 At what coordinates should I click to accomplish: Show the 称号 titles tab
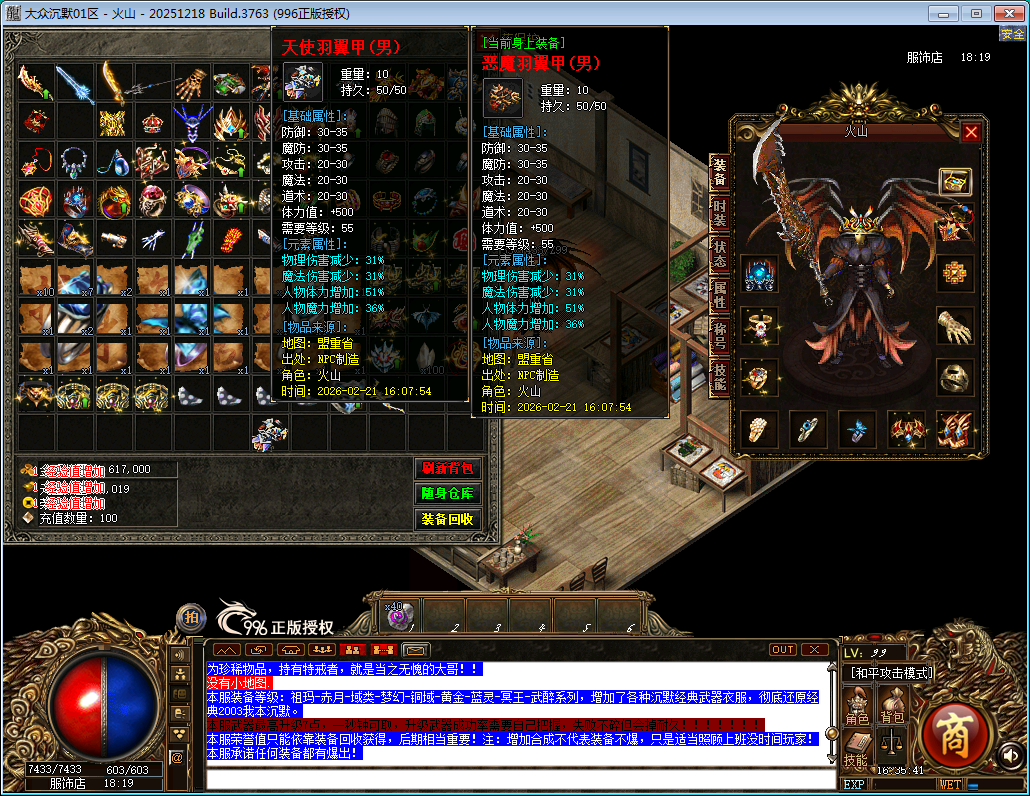coord(719,335)
